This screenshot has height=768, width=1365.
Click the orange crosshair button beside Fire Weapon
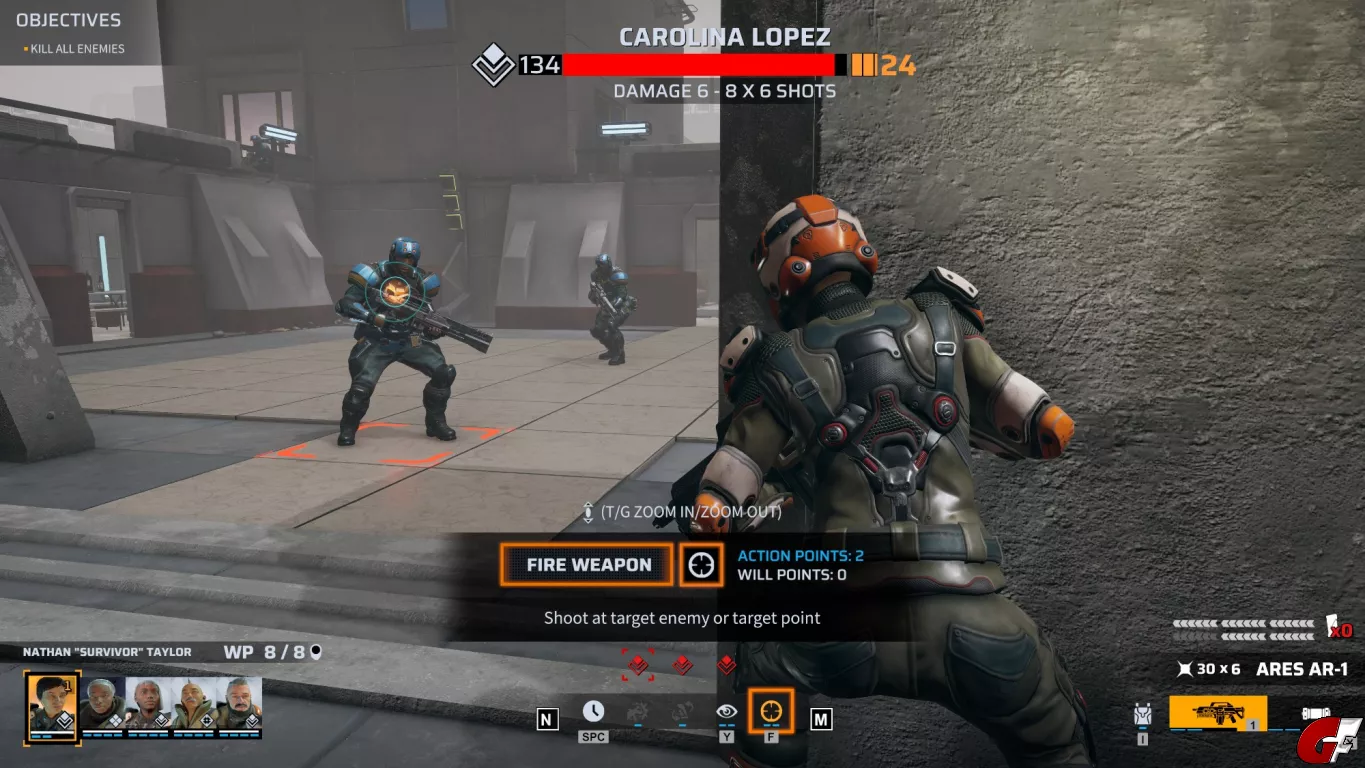(702, 565)
